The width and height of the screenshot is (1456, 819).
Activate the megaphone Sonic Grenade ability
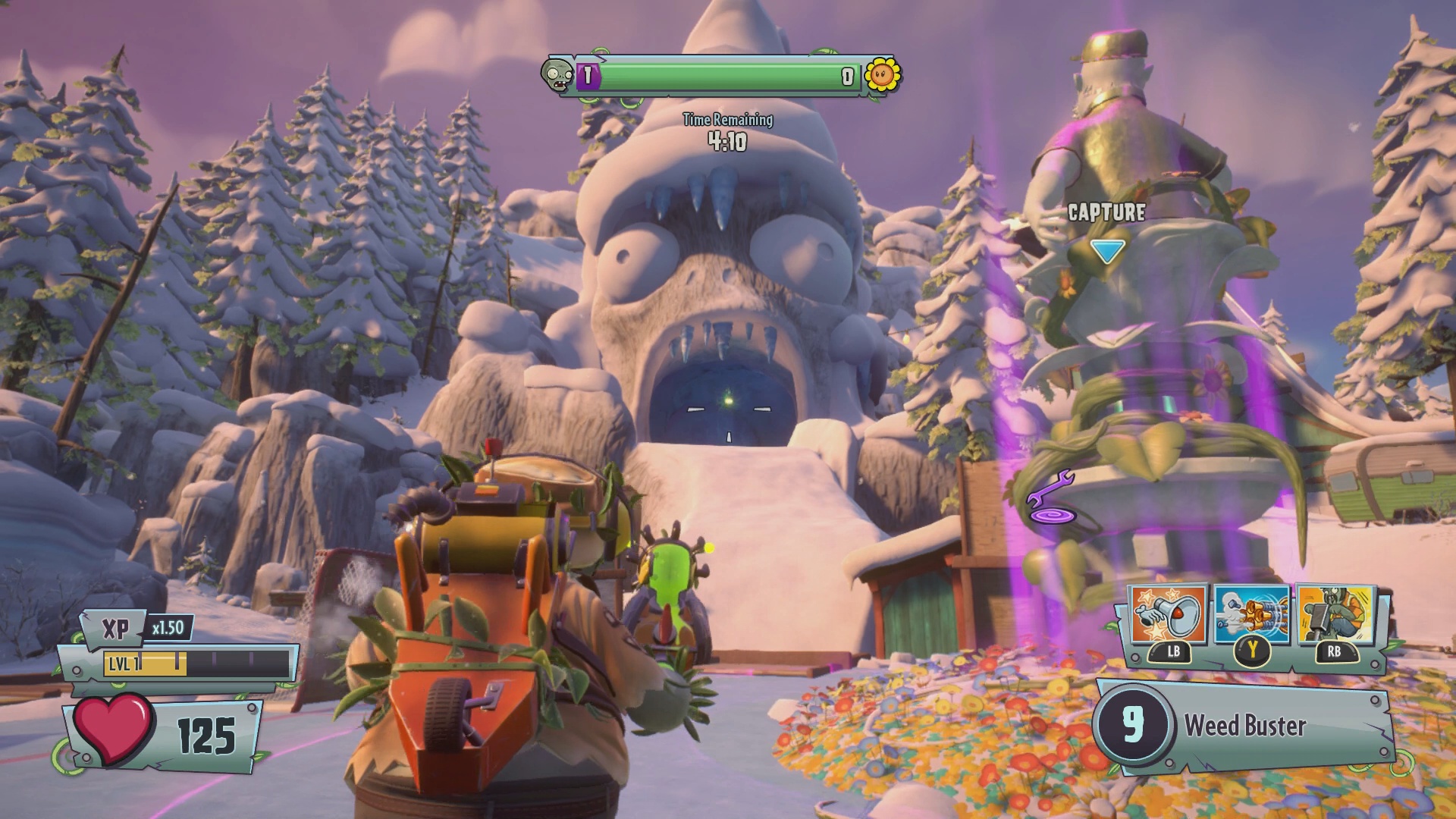pos(1169,615)
